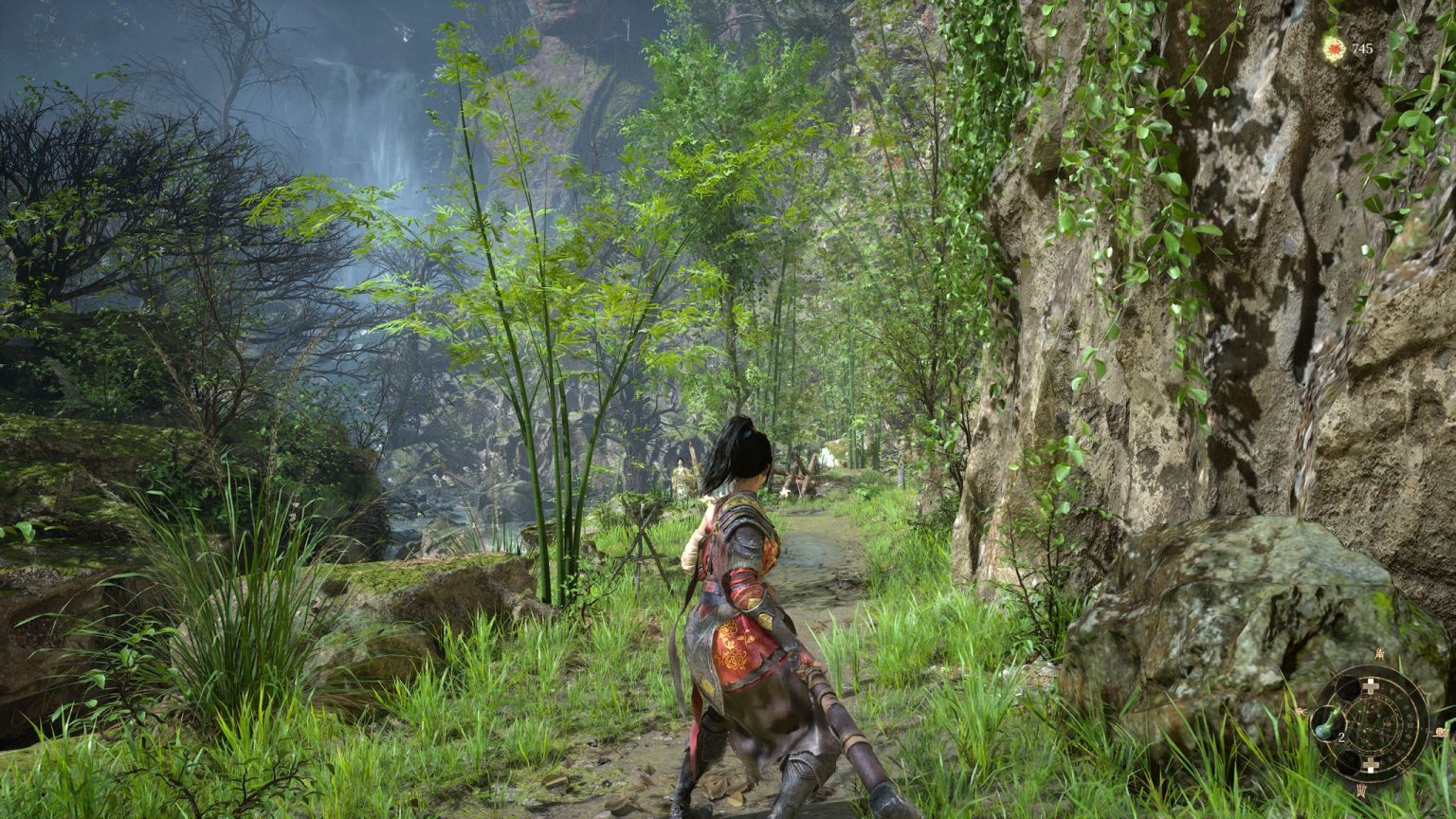Click the gold glyph left of the item wheel
The width and height of the screenshot is (1456, 819).
pyautogui.click(x=1301, y=711)
